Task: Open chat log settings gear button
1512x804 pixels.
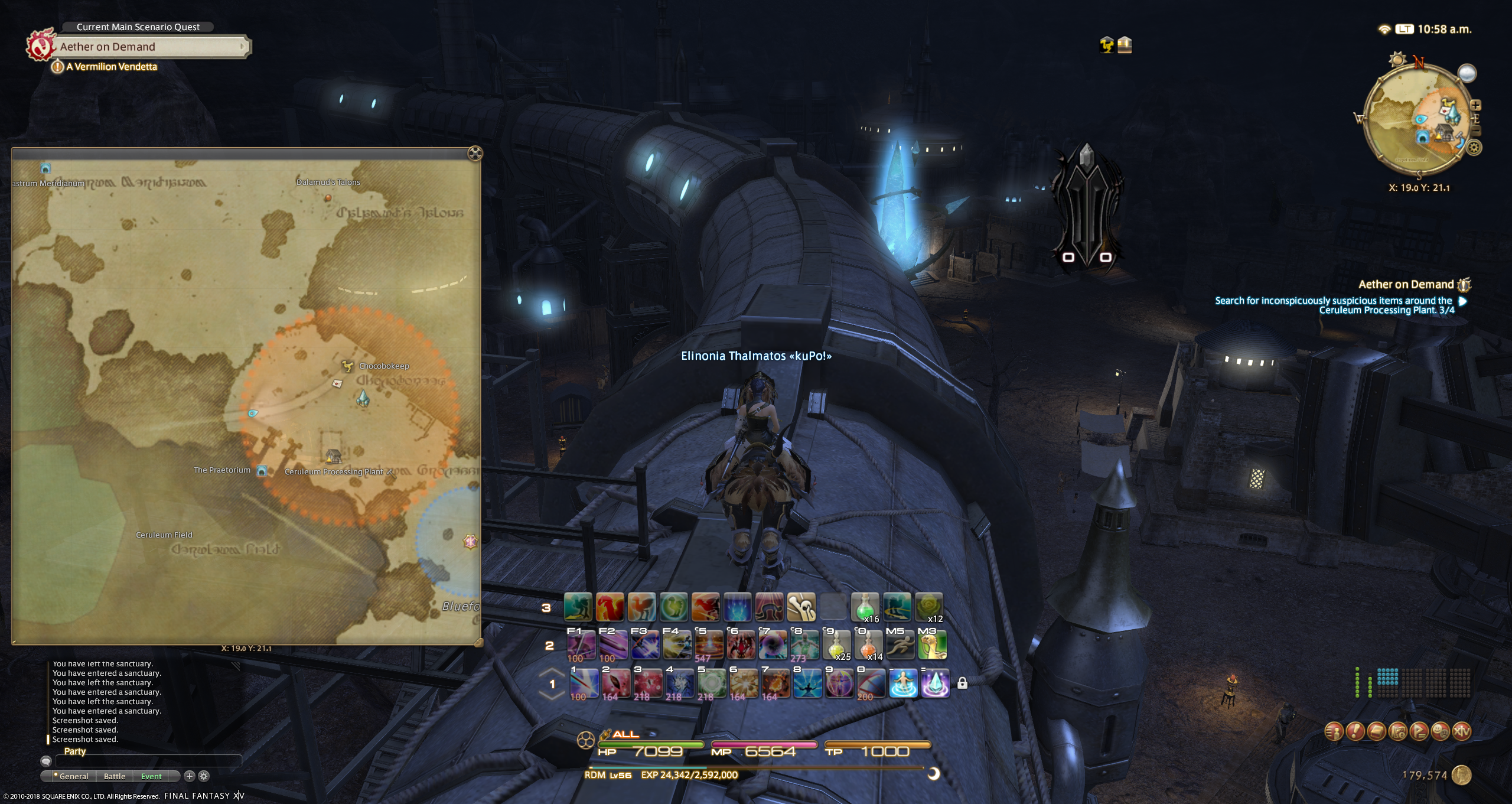Action: click(204, 776)
